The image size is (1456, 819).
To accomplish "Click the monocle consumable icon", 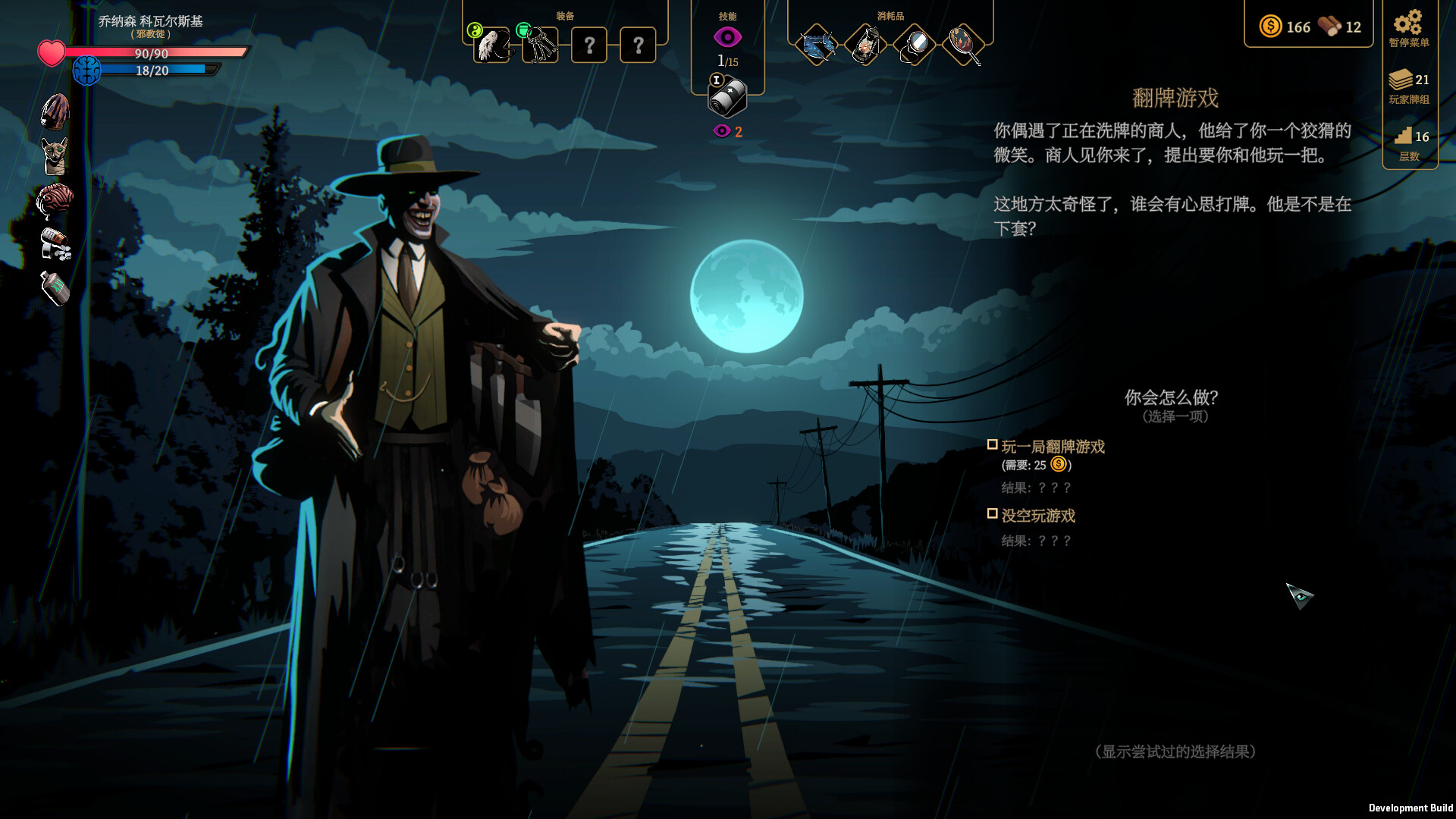I will (x=913, y=45).
